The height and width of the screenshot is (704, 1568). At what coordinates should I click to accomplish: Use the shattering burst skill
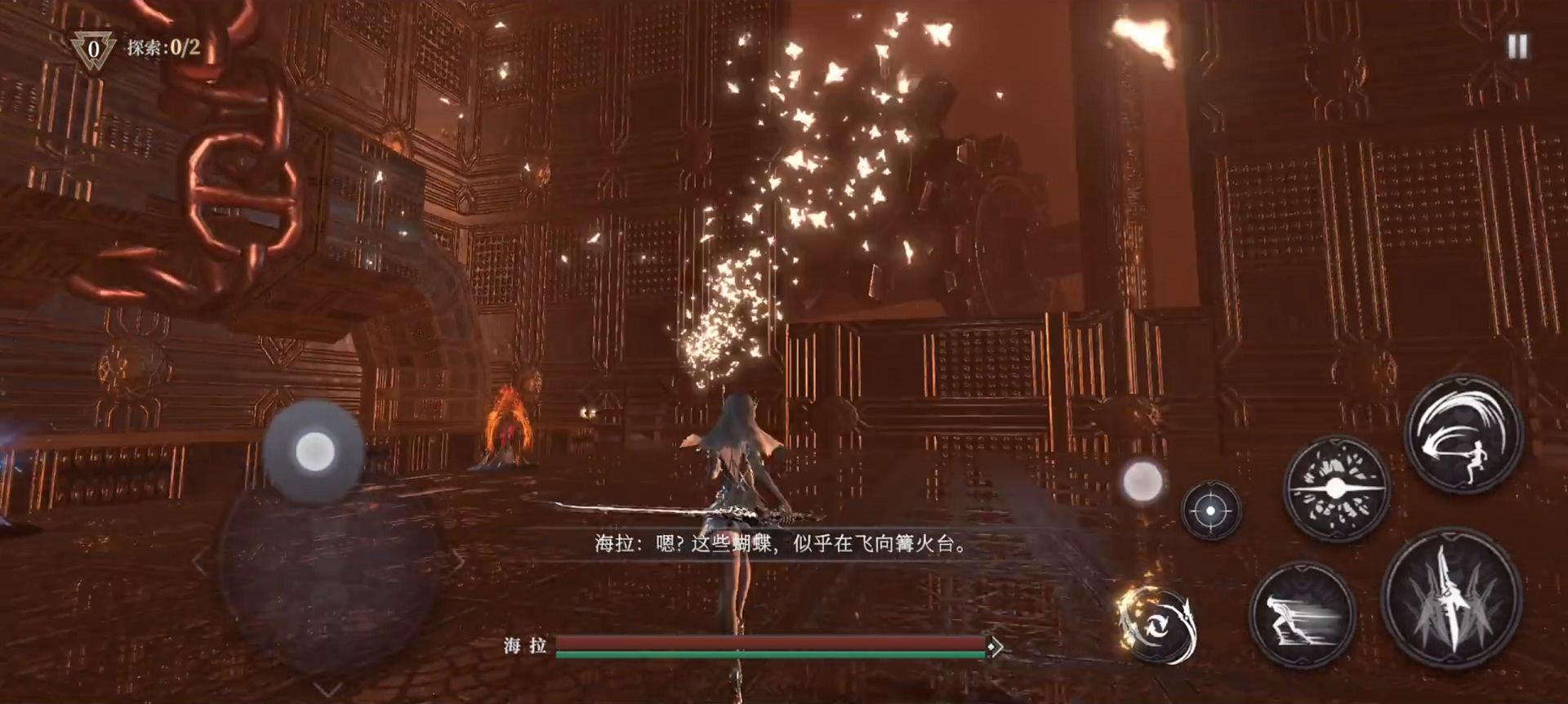[x=1336, y=489]
